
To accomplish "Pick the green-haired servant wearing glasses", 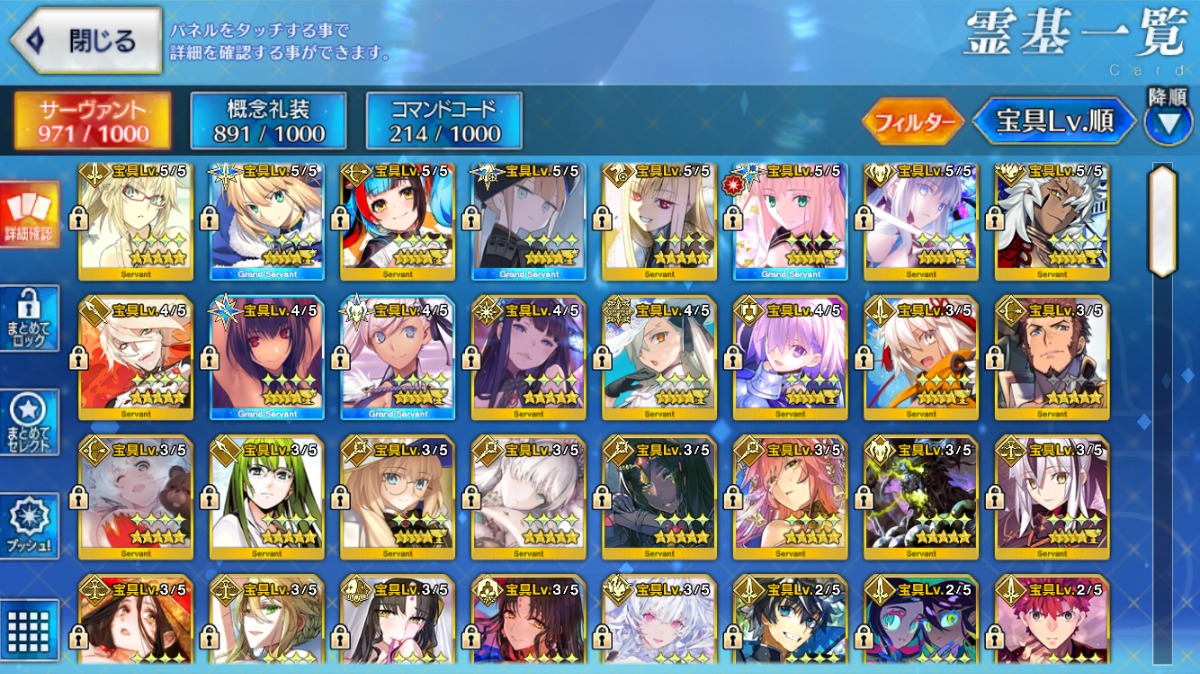I will [266, 497].
